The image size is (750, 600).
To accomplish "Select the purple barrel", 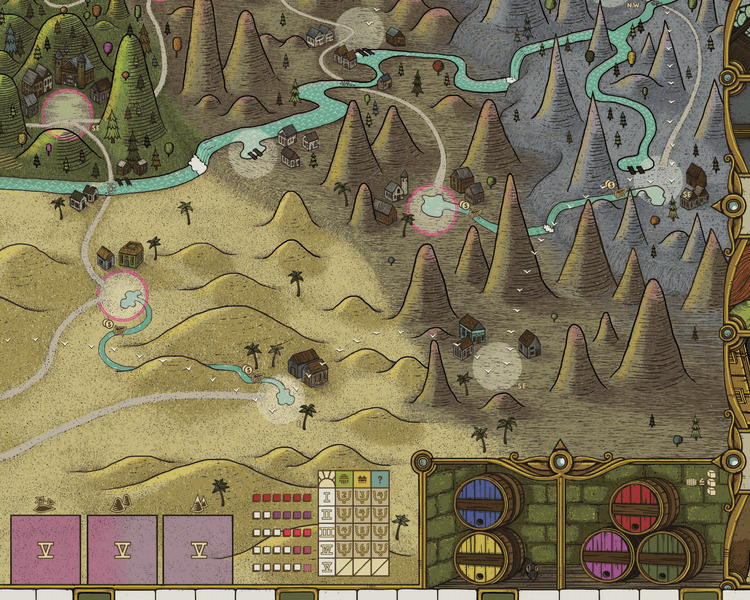I will click(609, 553).
